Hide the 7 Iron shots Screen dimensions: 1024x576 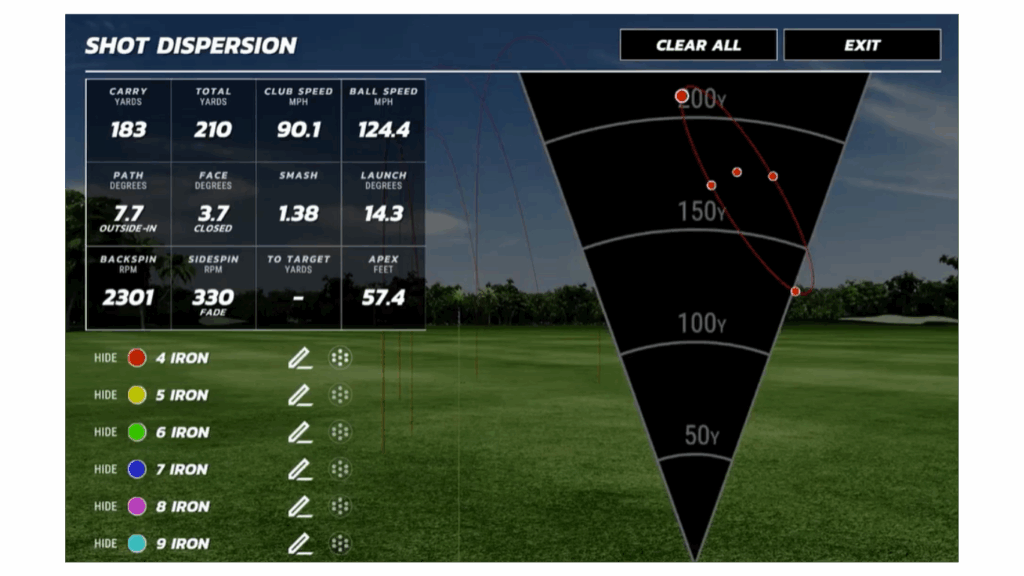pos(106,469)
